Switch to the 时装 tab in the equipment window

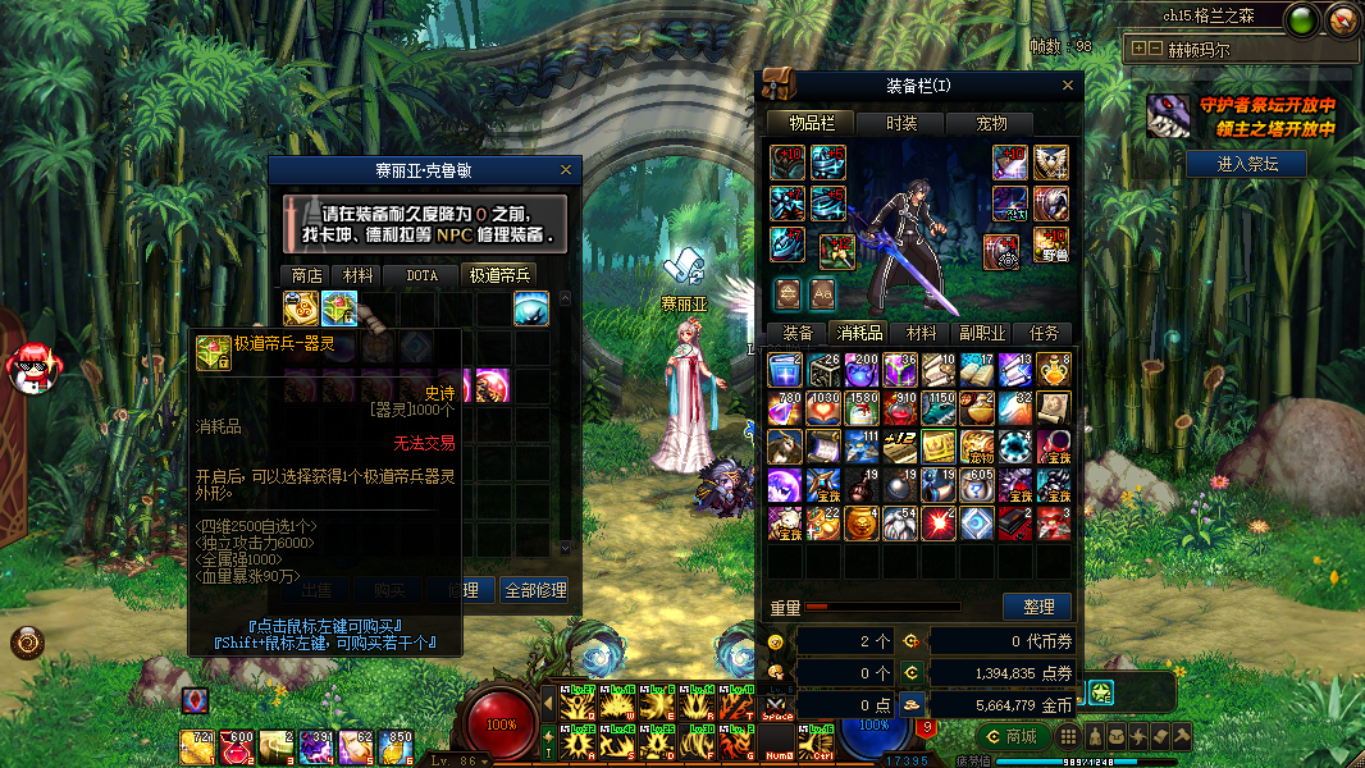pos(899,123)
